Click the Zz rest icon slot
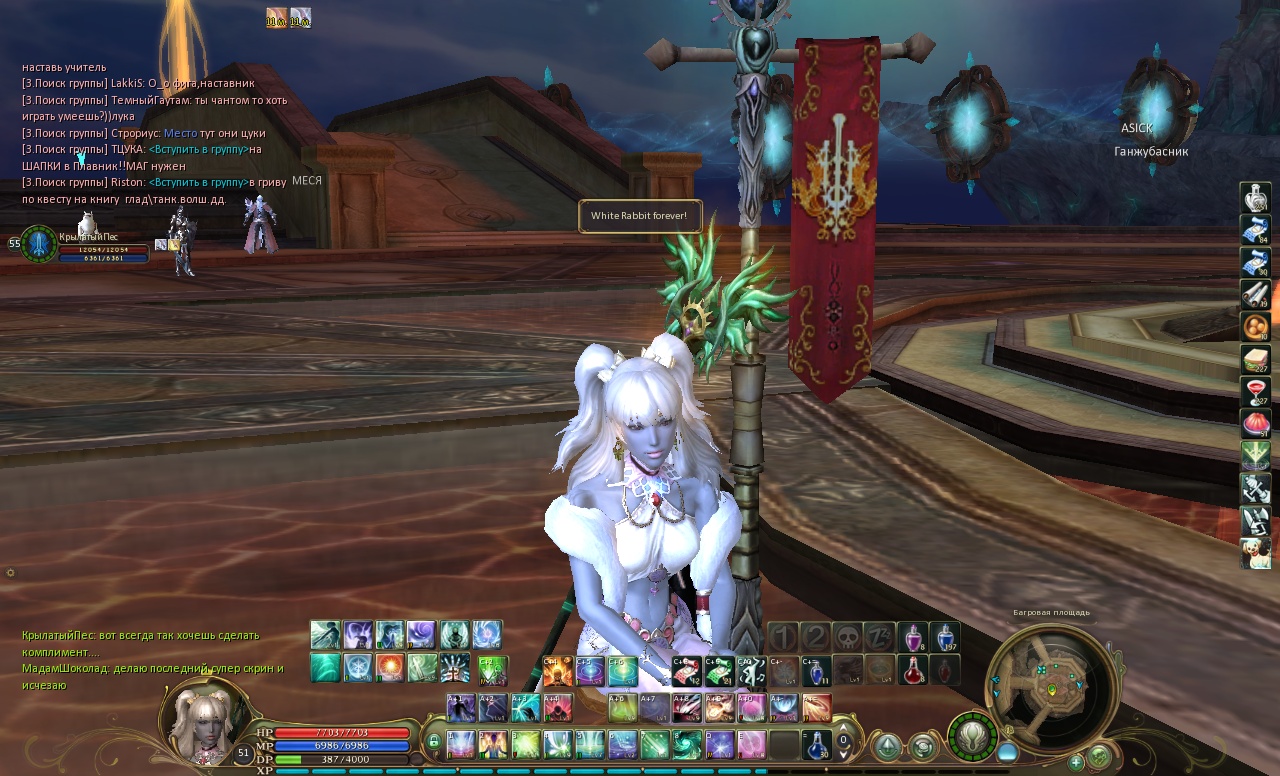Image resolution: width=1280 pixels, height=776 pixels. tap(880, 636)
